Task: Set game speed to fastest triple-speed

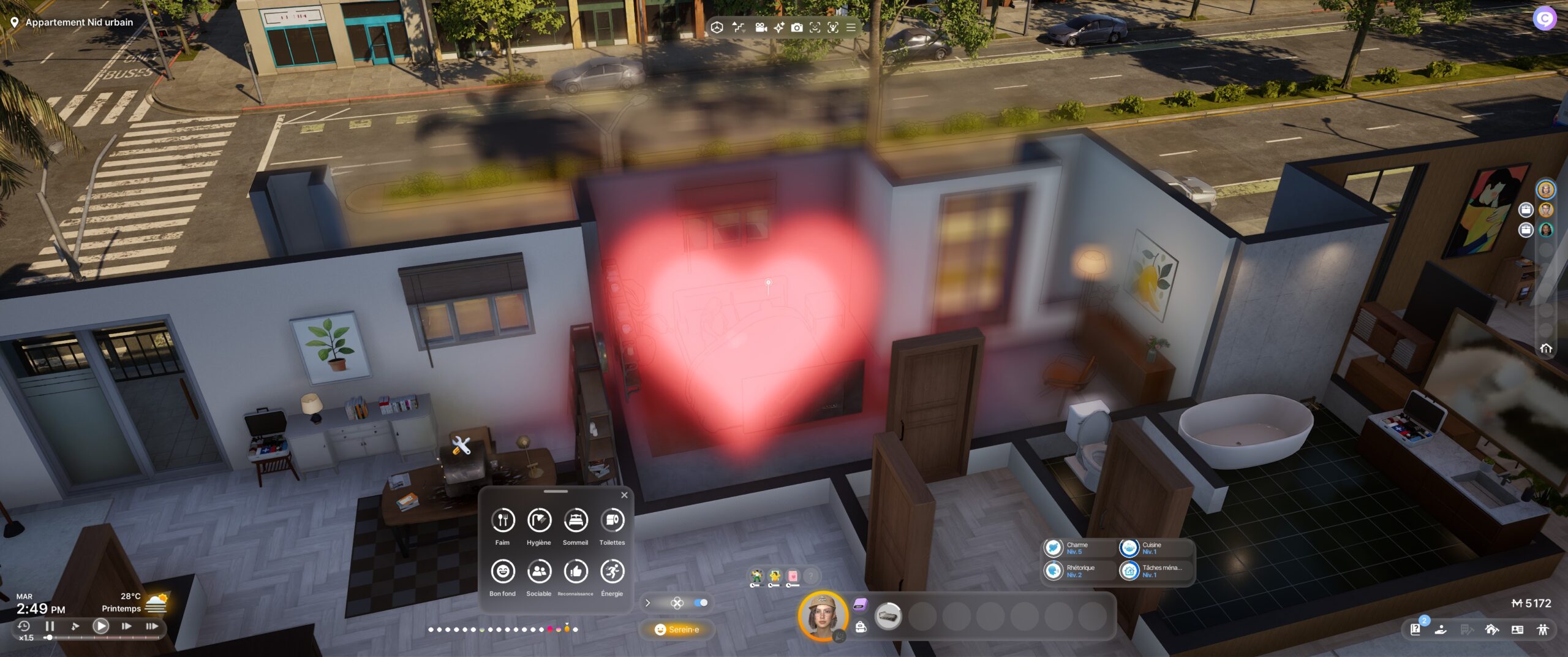Action: click(x=151, y=626)
